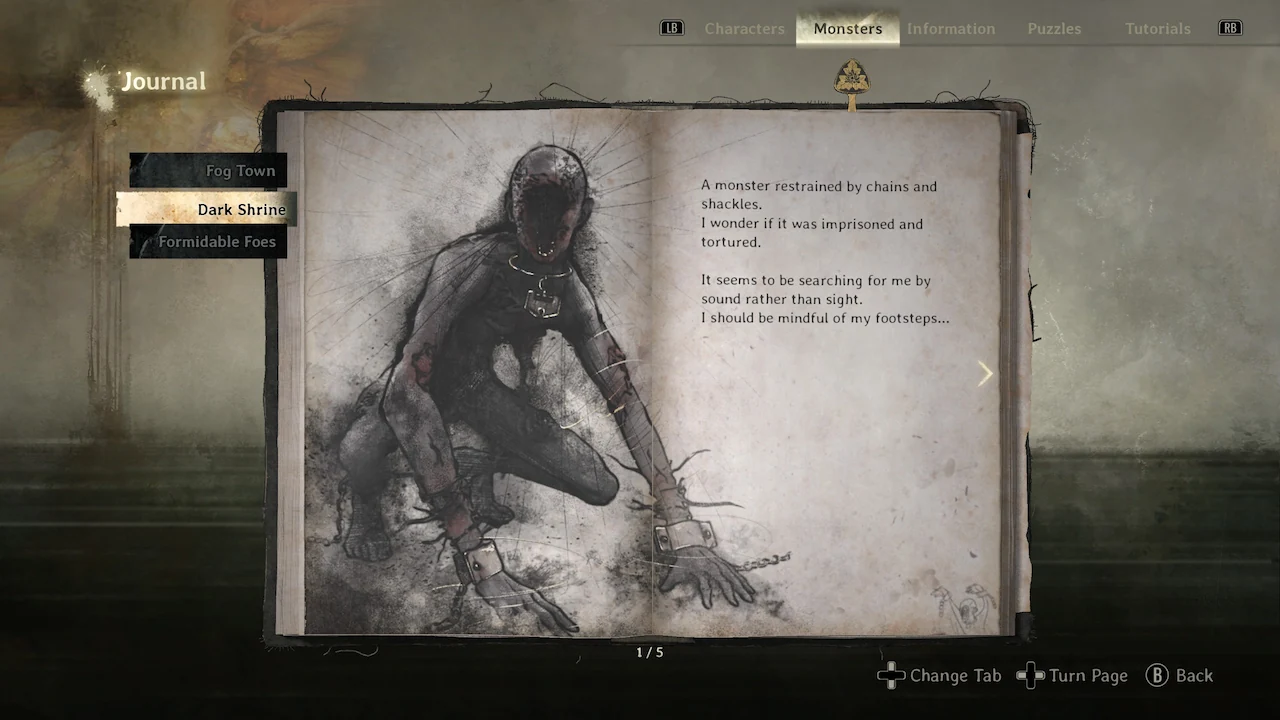This screenshot has height=720, width=1280.
Task: Choose the Fog Town category
Action: tap(239, 171)
